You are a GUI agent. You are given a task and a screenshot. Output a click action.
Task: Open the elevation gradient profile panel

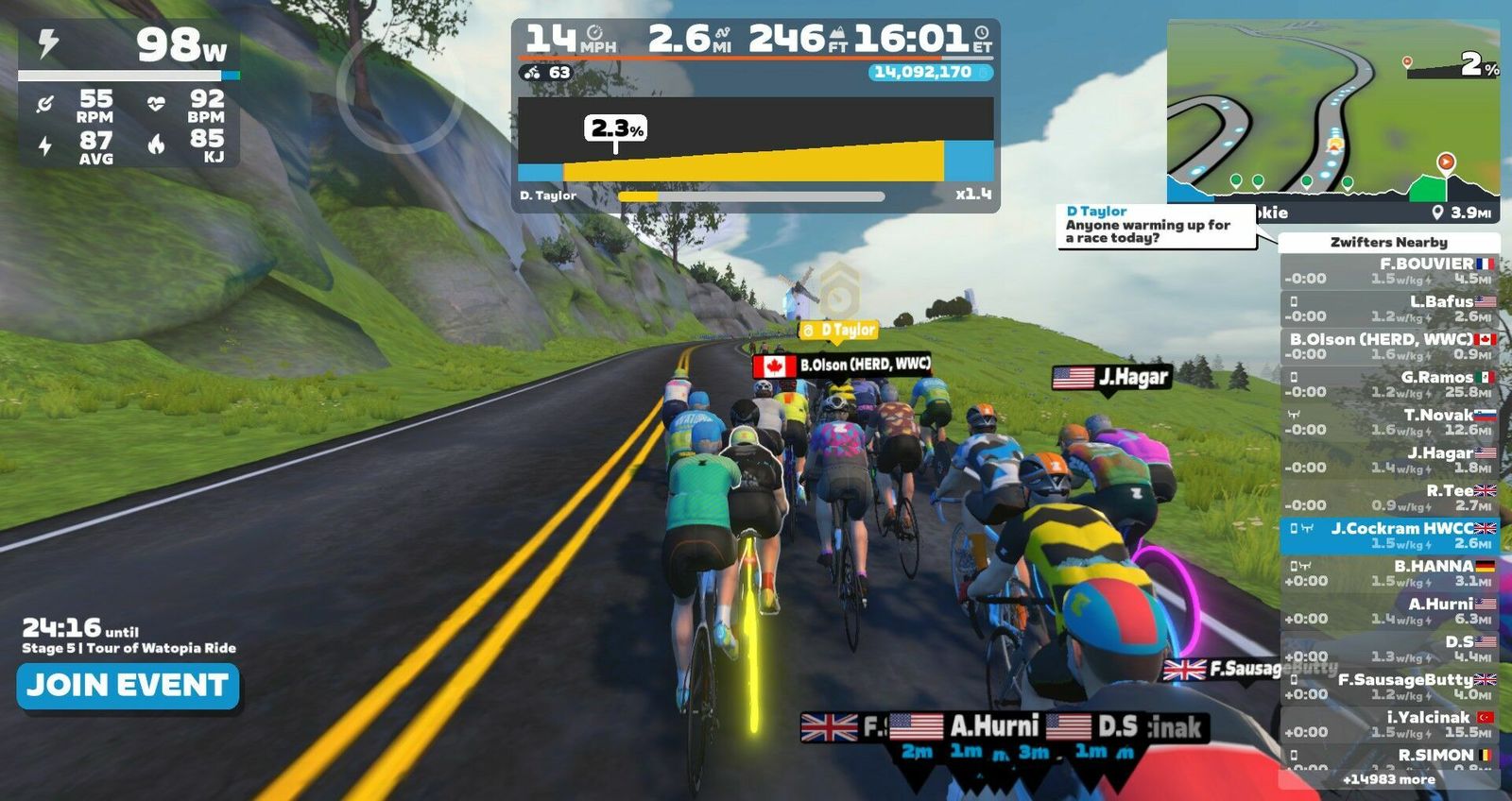tap(755, 142)
